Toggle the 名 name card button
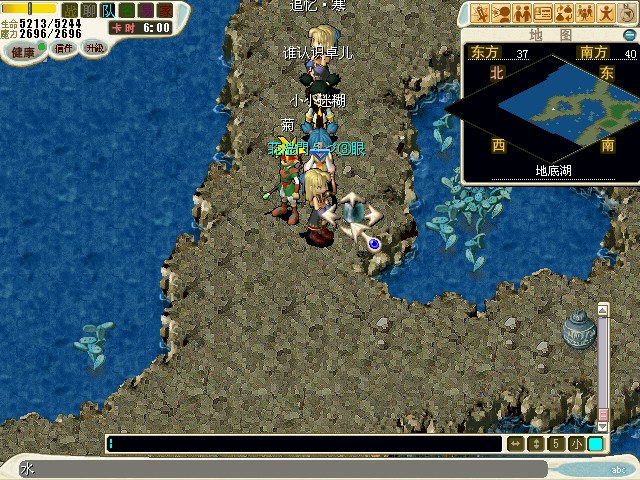640x480 pixels. point(127,10)
